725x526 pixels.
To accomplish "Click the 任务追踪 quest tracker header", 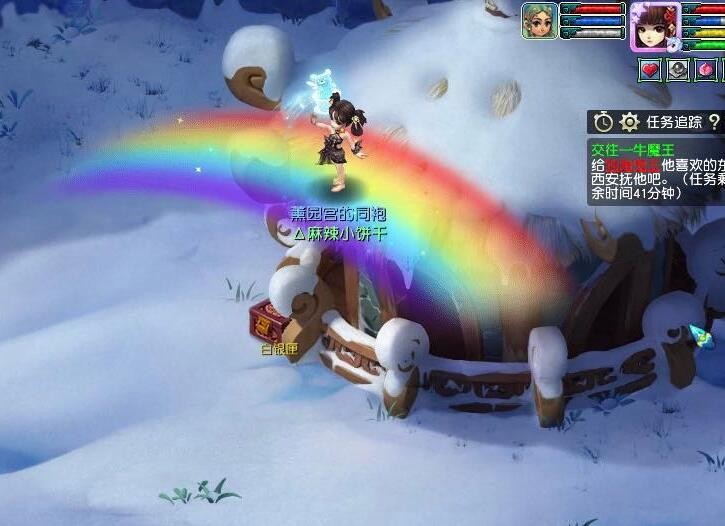I will (673, 122).
